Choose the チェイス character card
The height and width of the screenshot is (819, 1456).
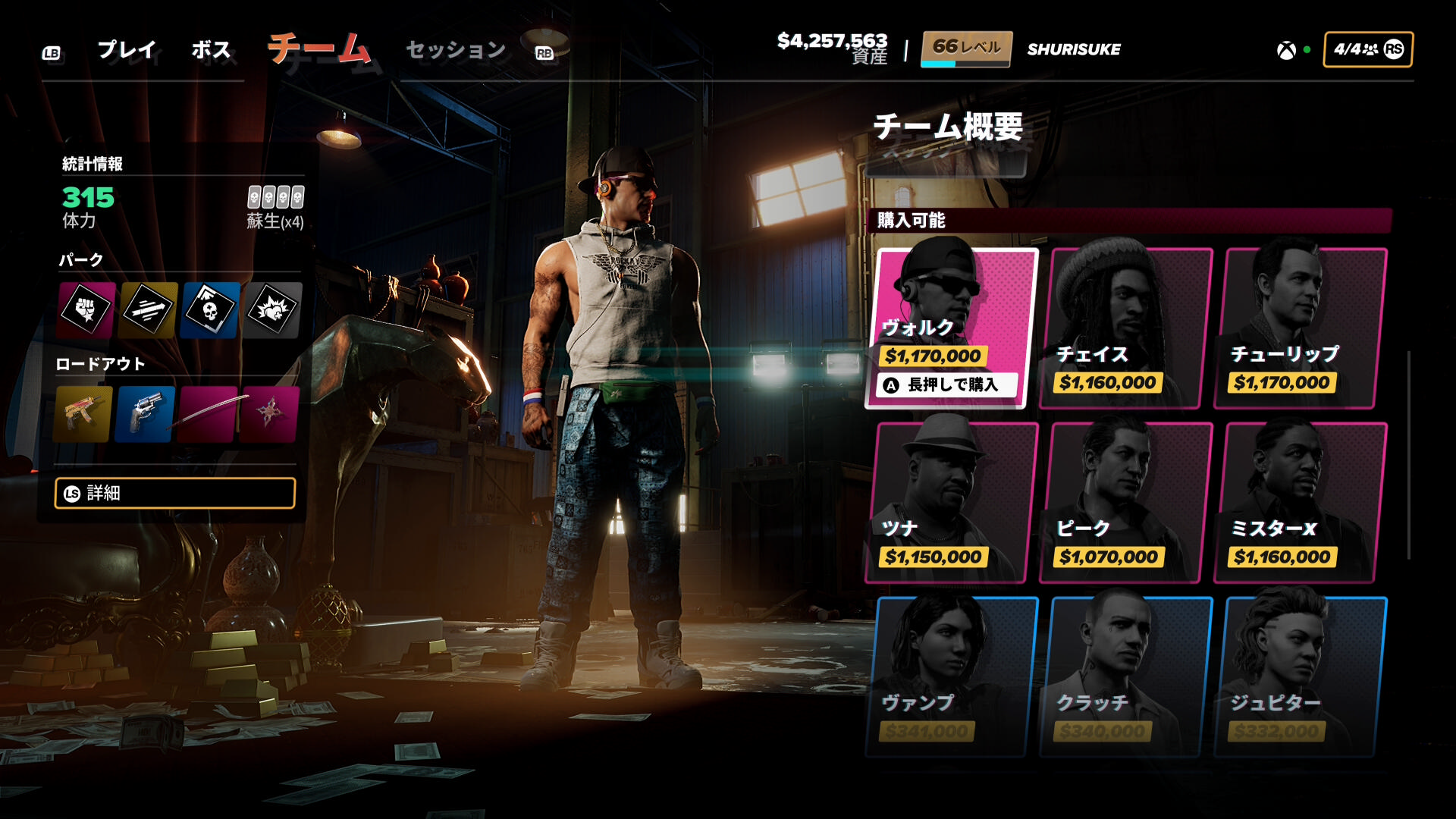[x=1126, y=328]
